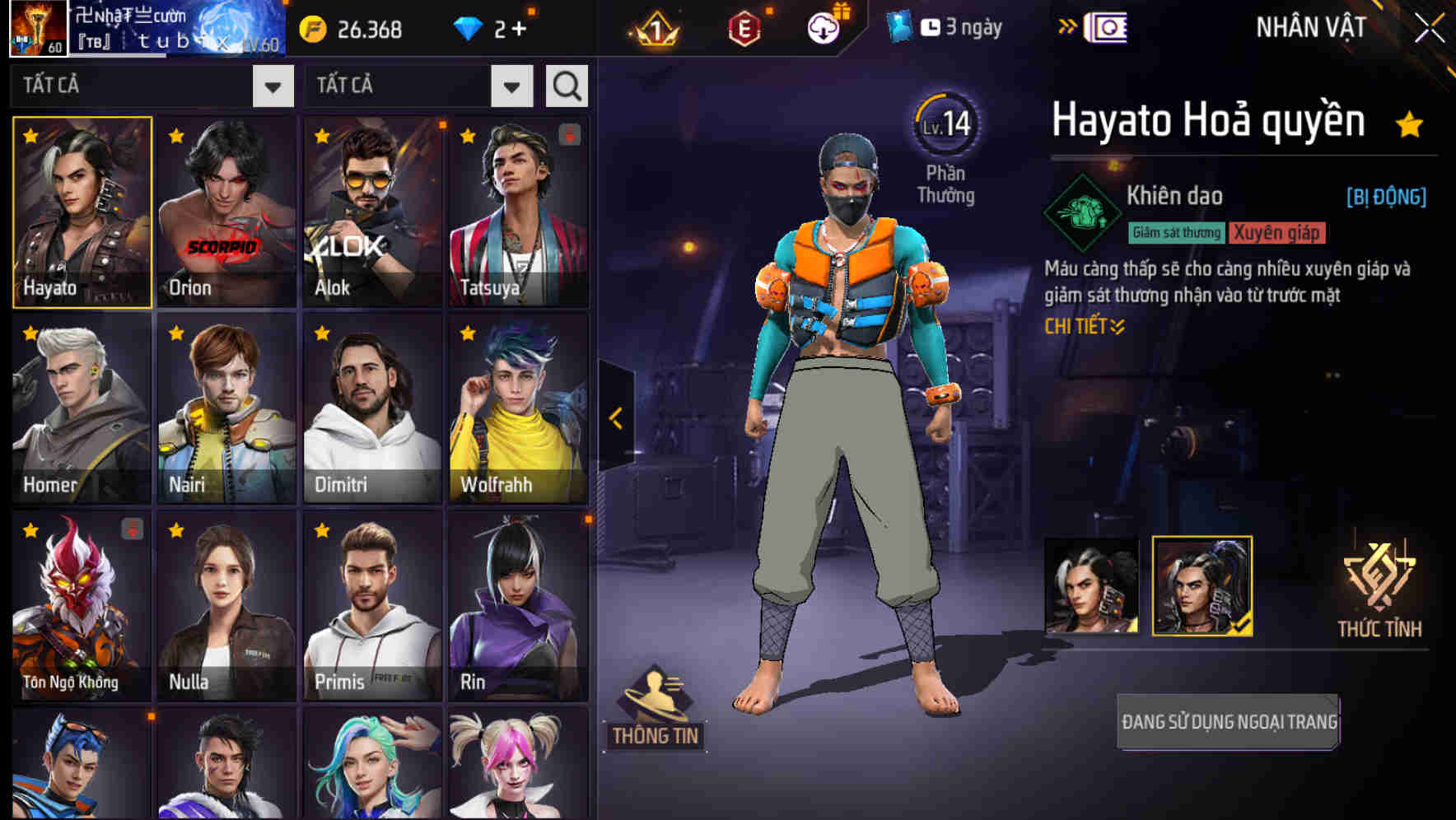
Task: Open the THỨC TỈNH awakening emblem
Action: (1379, 585)
